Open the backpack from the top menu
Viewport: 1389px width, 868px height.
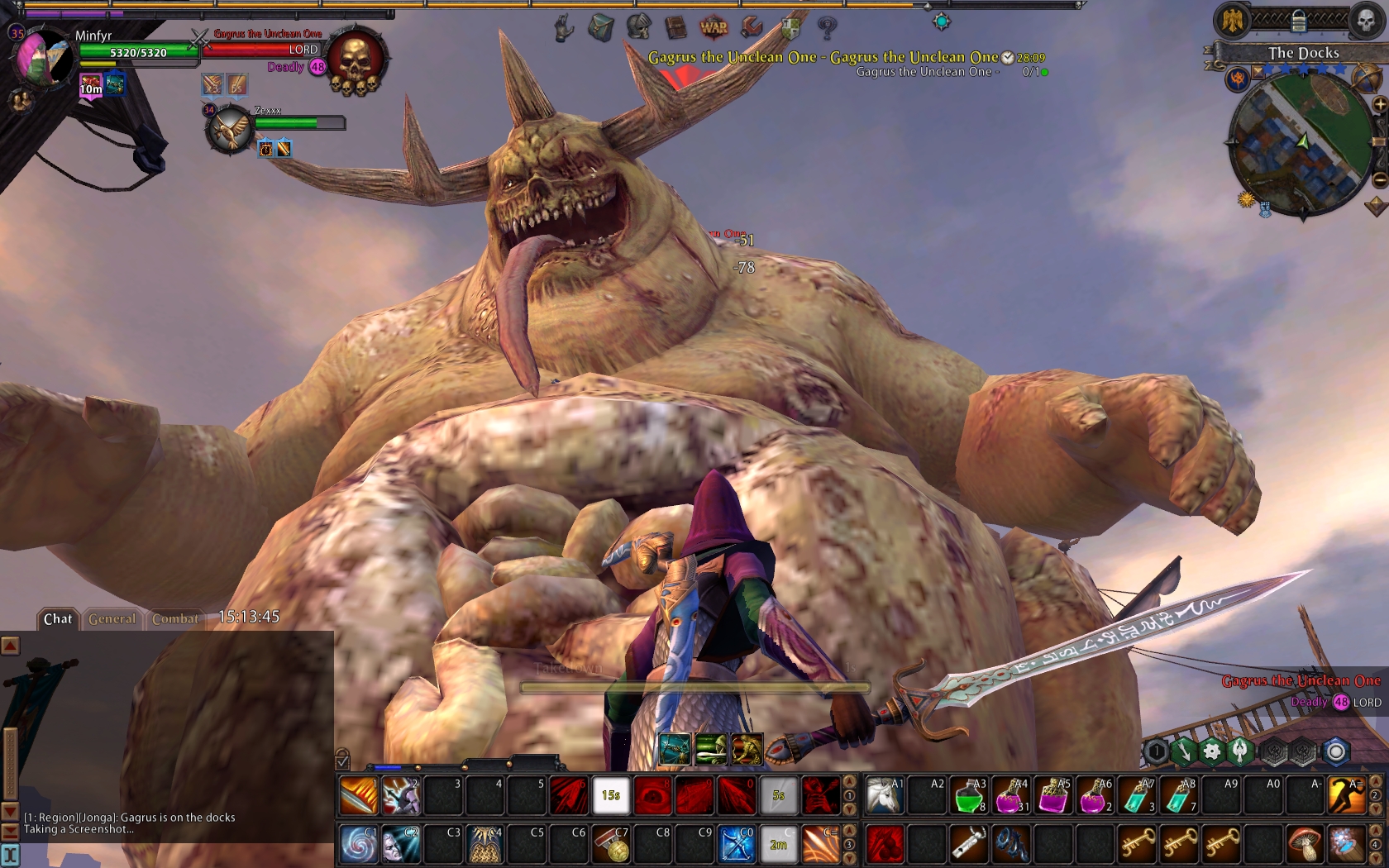(x=601, y=27)
